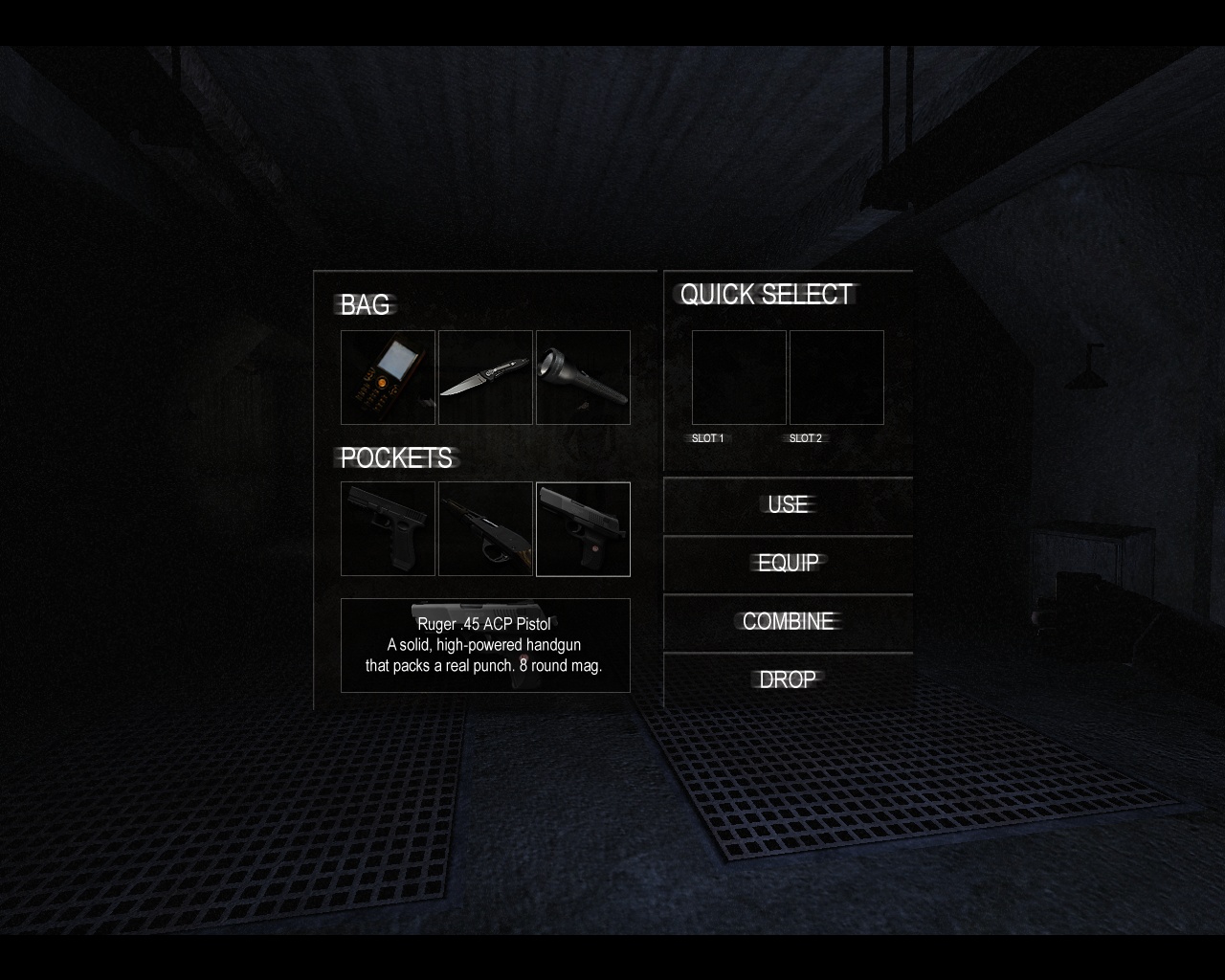
Task: Equip the selected item with EQUIP
Action: (x=788, y=563)
